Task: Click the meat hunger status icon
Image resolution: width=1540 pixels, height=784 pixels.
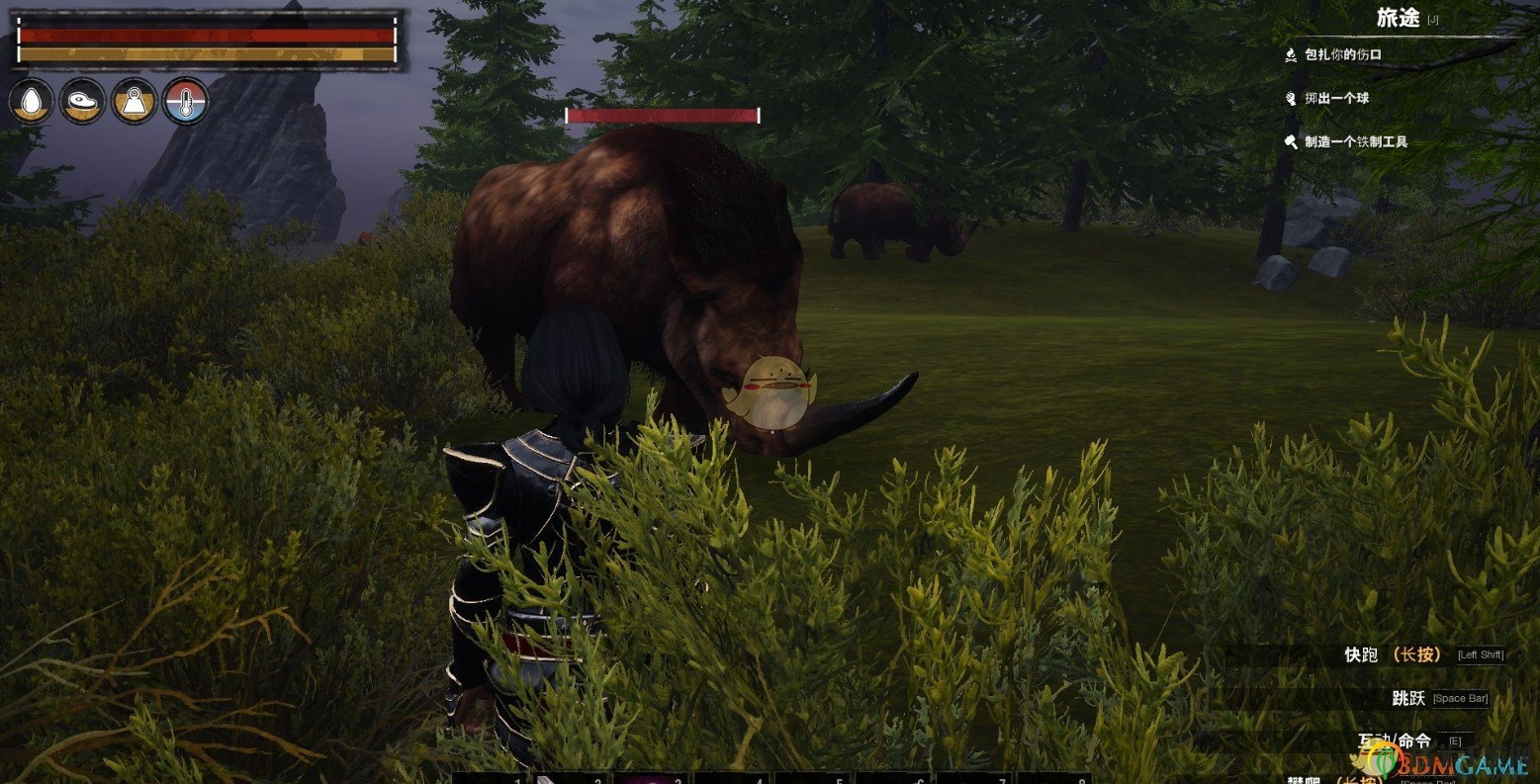Action: [83, 101]
